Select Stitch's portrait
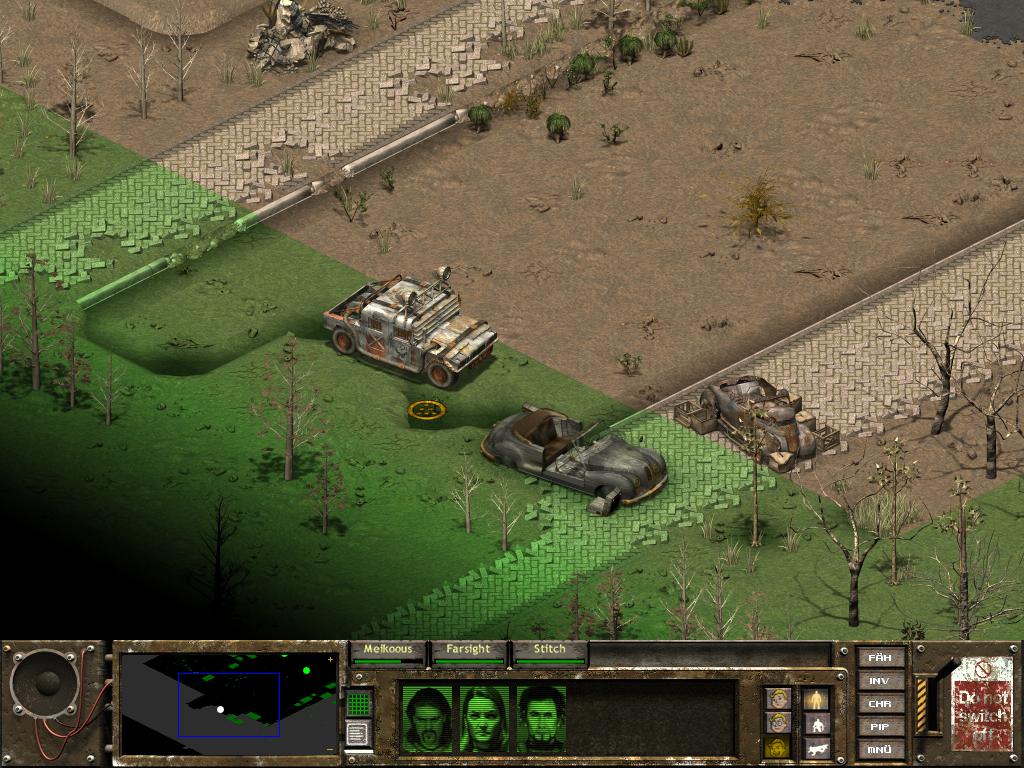This screenshot has height=768, width=1024. click(542, 719)
